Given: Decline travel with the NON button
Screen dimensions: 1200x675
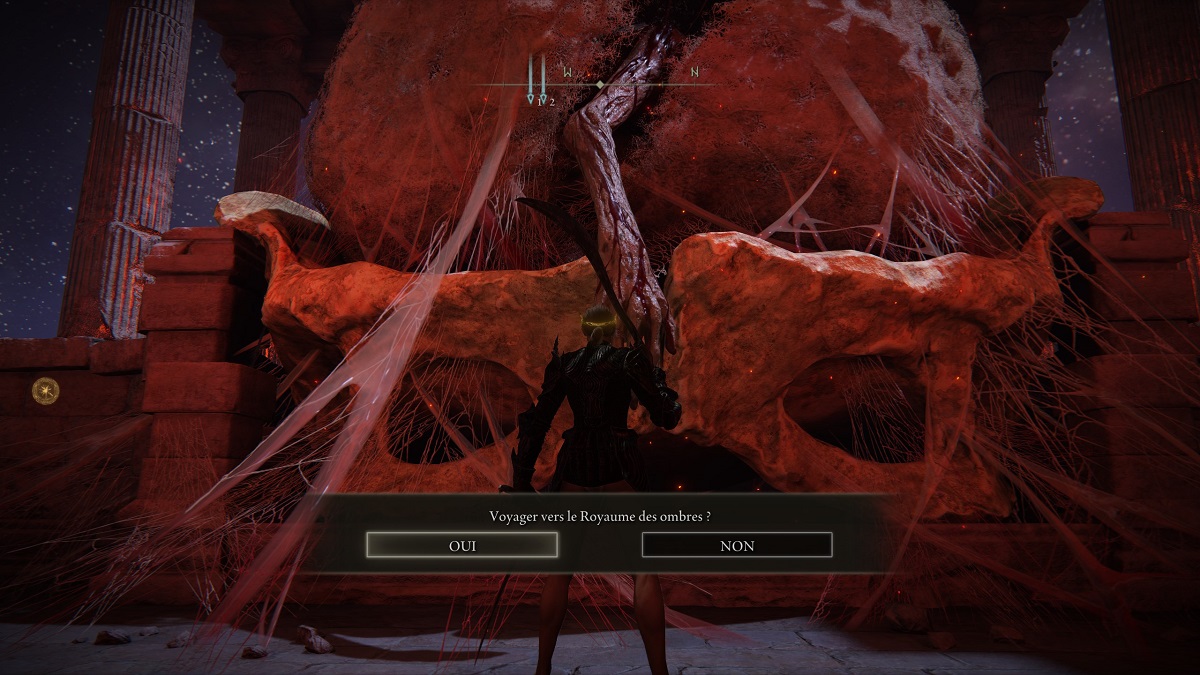Looking at the screenshot, I should click(x=737, y=545).
